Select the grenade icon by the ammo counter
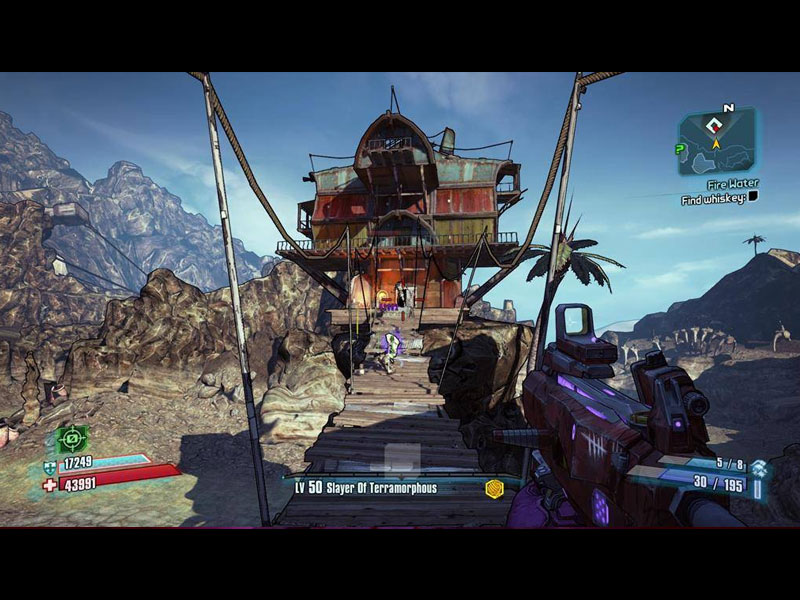The height and width of the screenshot is (600, 800). (x=759, y=467)
